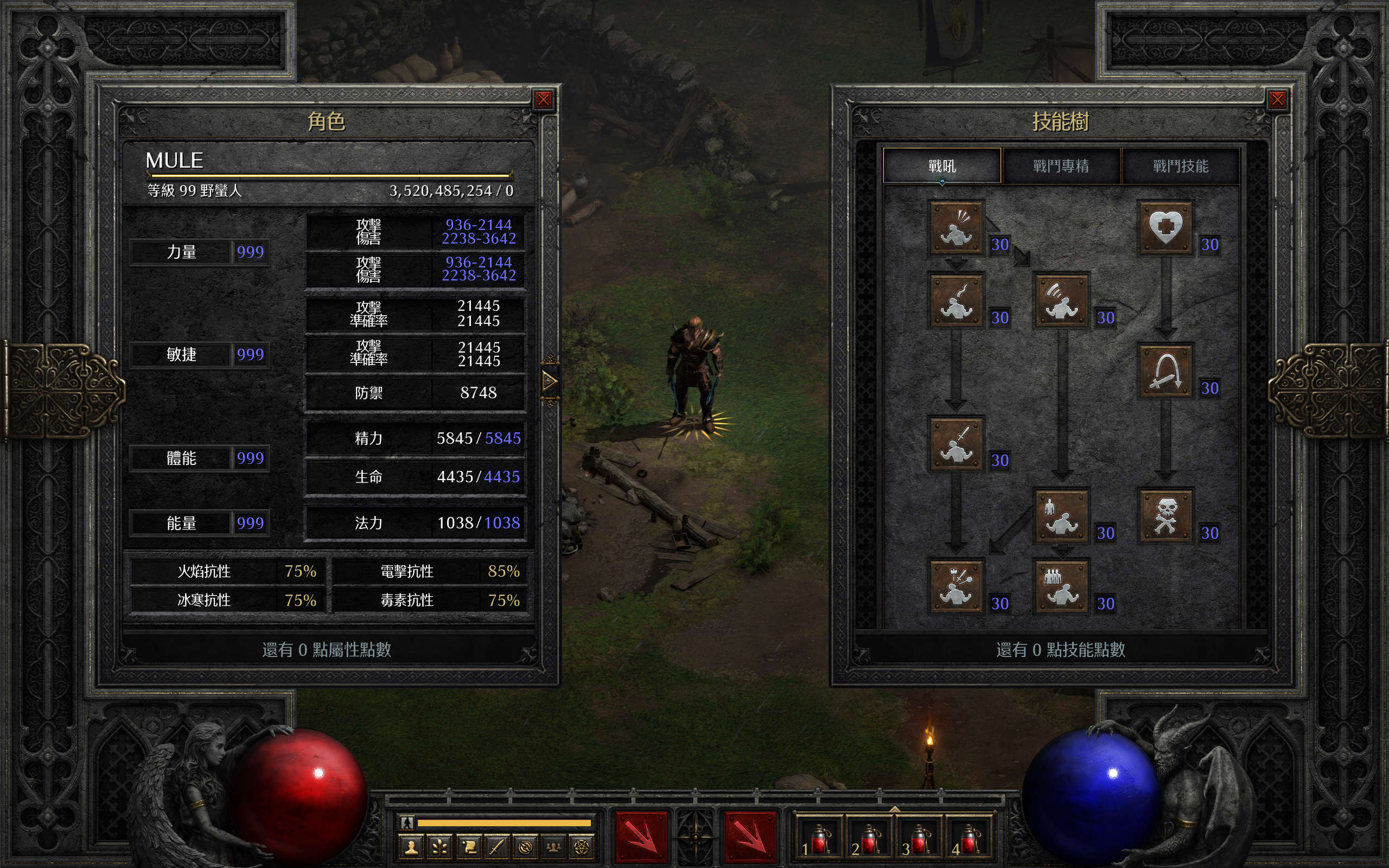Open the character sheet bust icon
This screenshot has width=1389, height=868.
click(411, 847)
